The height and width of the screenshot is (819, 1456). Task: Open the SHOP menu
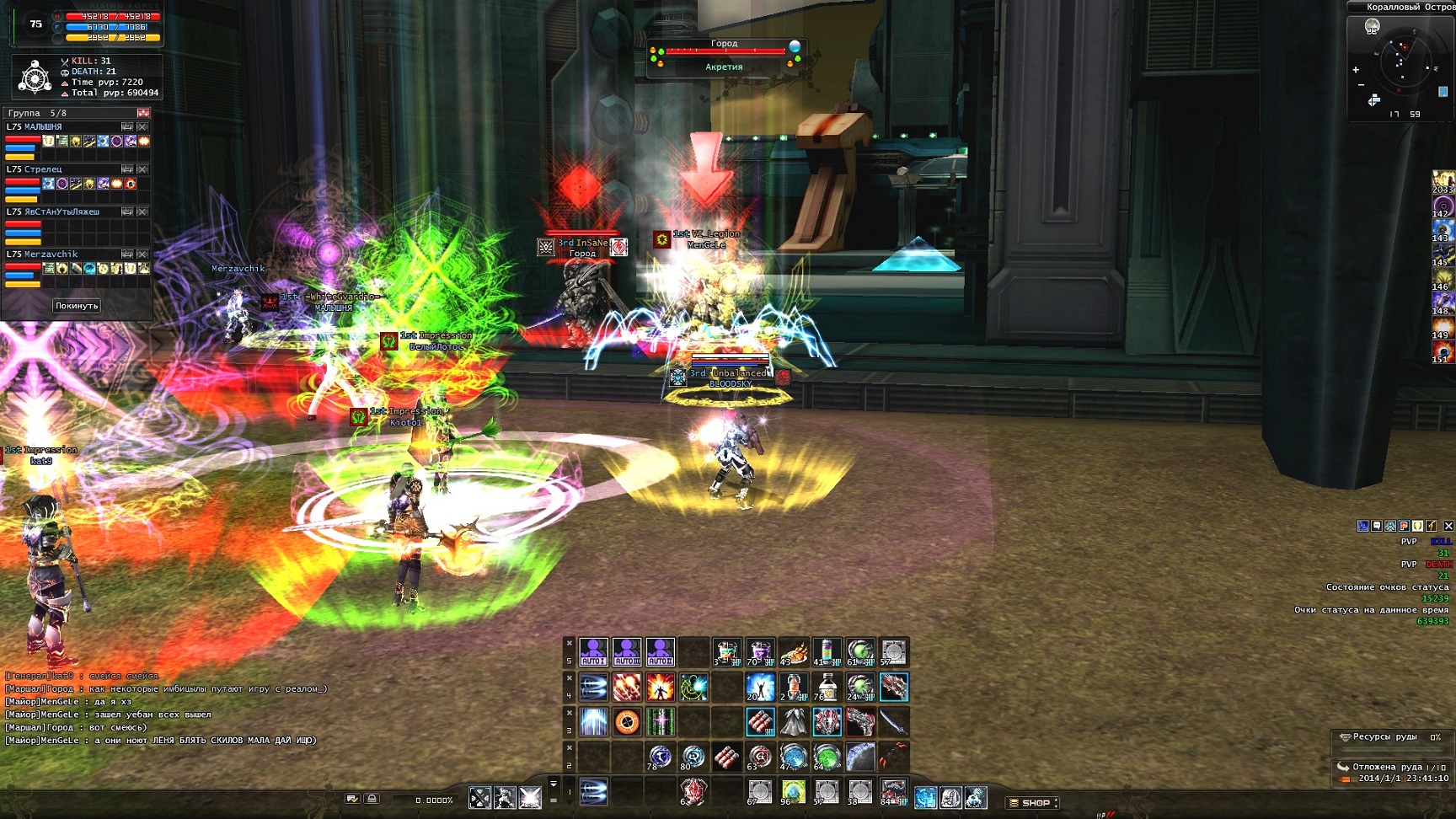(1032, 802)
